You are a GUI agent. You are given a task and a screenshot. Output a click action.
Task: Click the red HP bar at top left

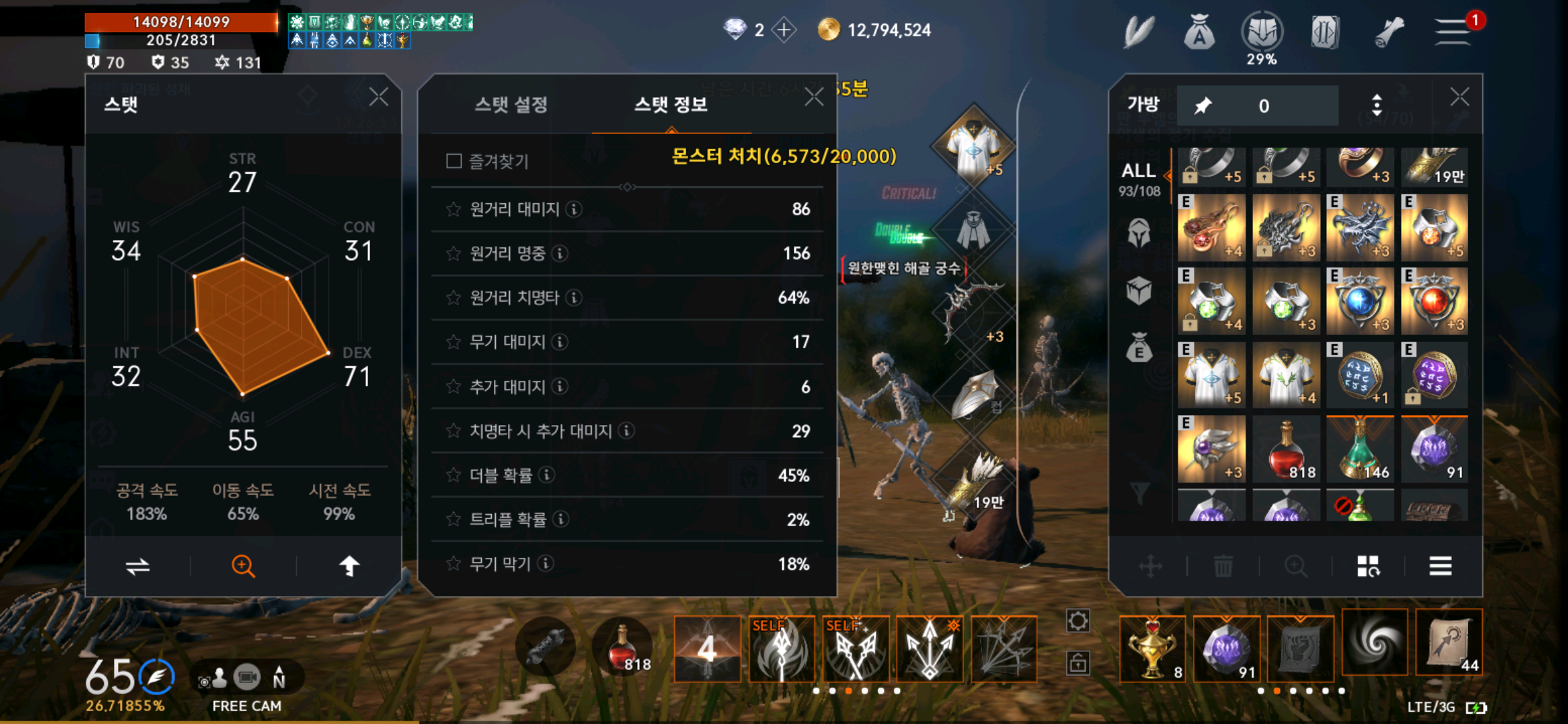tap(178, 21)
